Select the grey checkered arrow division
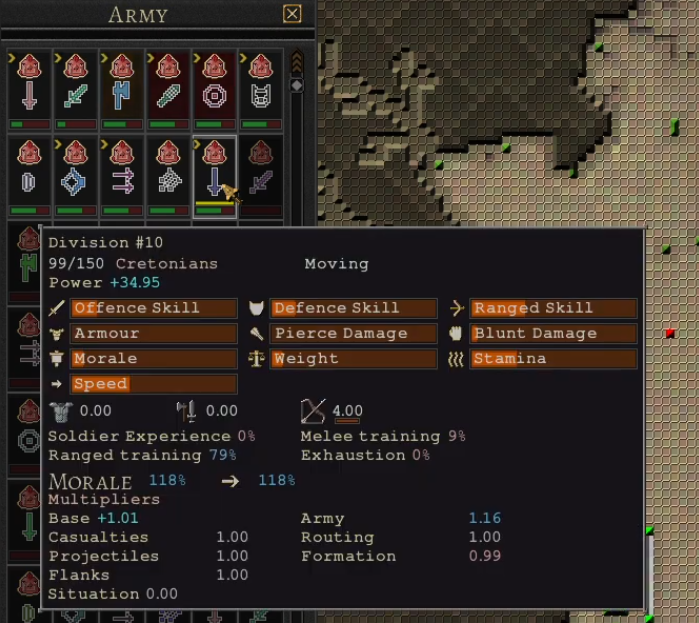This screenshot has height=623, width=699. pyautogui.click(x=168, y=176)
